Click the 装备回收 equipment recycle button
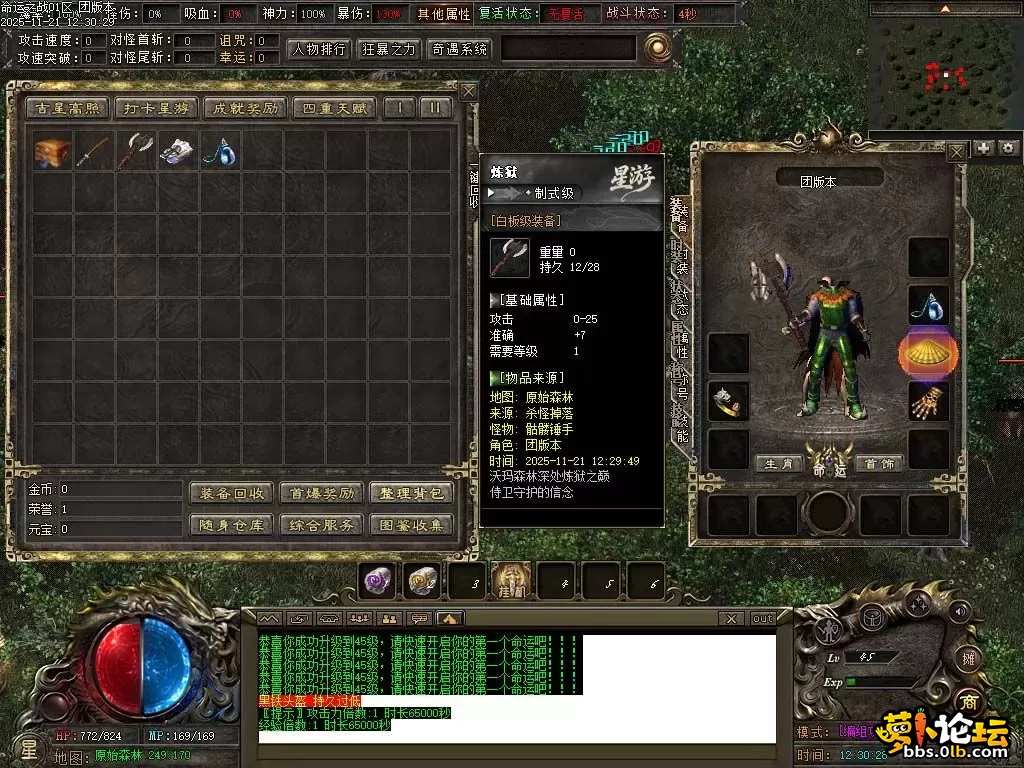 pyautogui.click(x=231, y=493)
